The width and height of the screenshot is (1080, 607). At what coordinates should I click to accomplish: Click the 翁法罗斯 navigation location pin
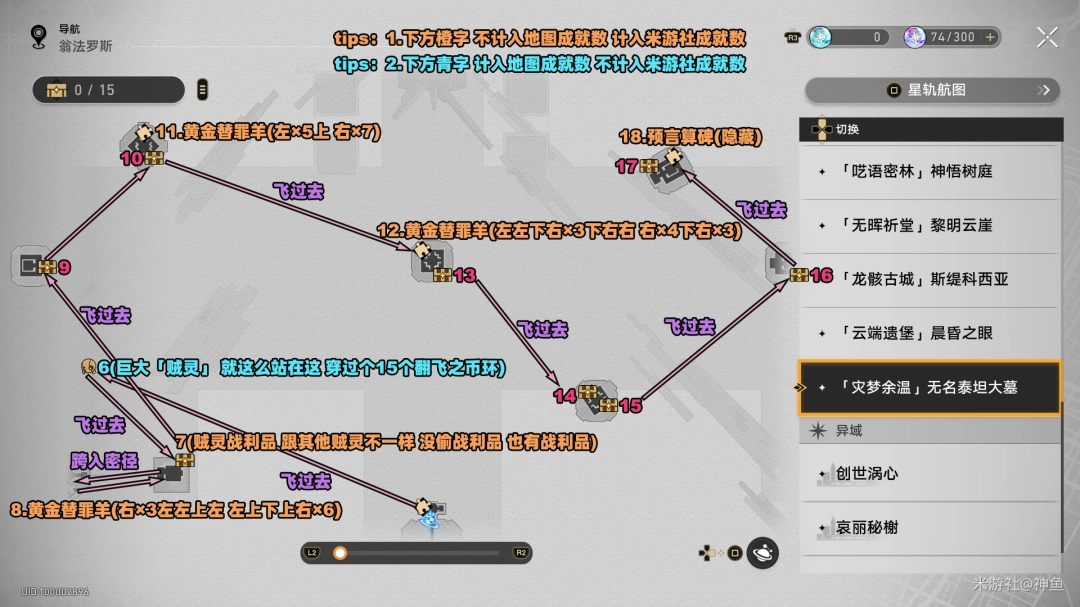coord(39,38)
